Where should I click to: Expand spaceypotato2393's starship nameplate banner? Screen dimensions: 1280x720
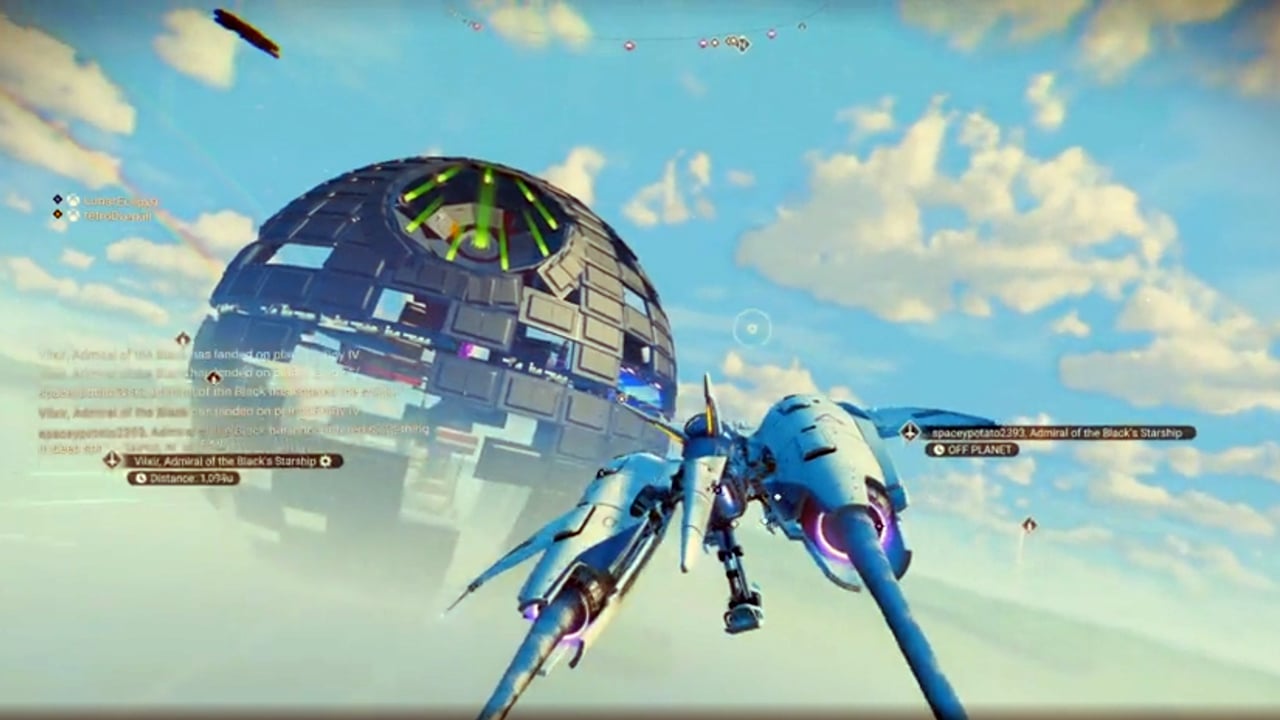tap(1060, 432)
